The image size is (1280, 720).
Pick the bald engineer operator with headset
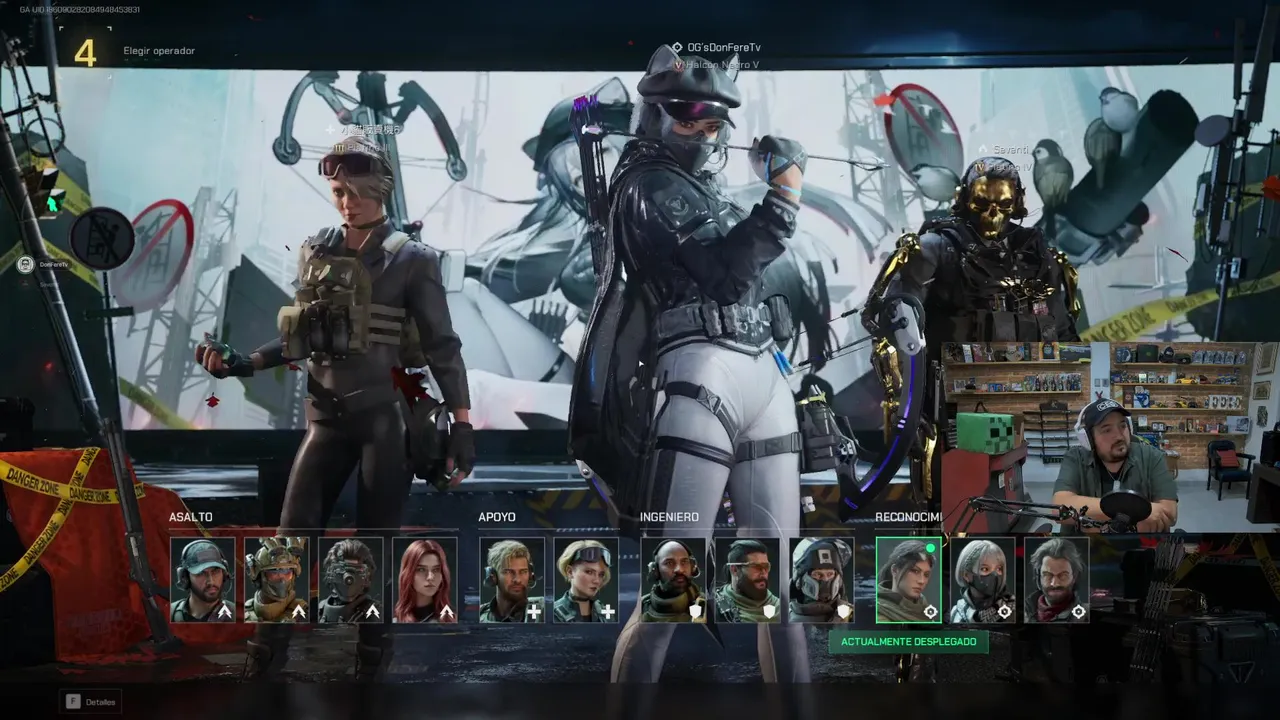tap(673, 580)
